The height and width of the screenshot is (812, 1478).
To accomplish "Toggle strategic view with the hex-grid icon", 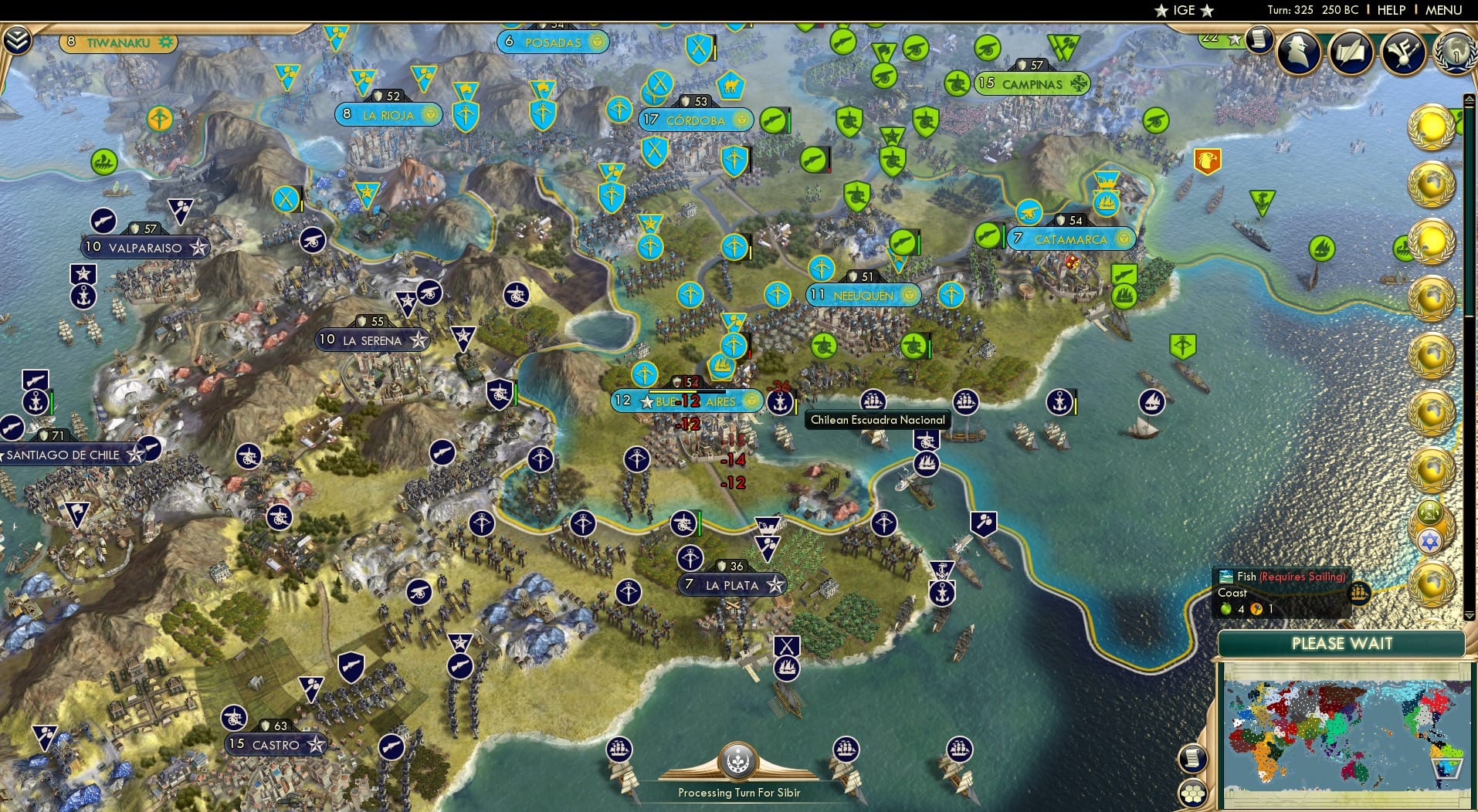I will coord(1193,792).
